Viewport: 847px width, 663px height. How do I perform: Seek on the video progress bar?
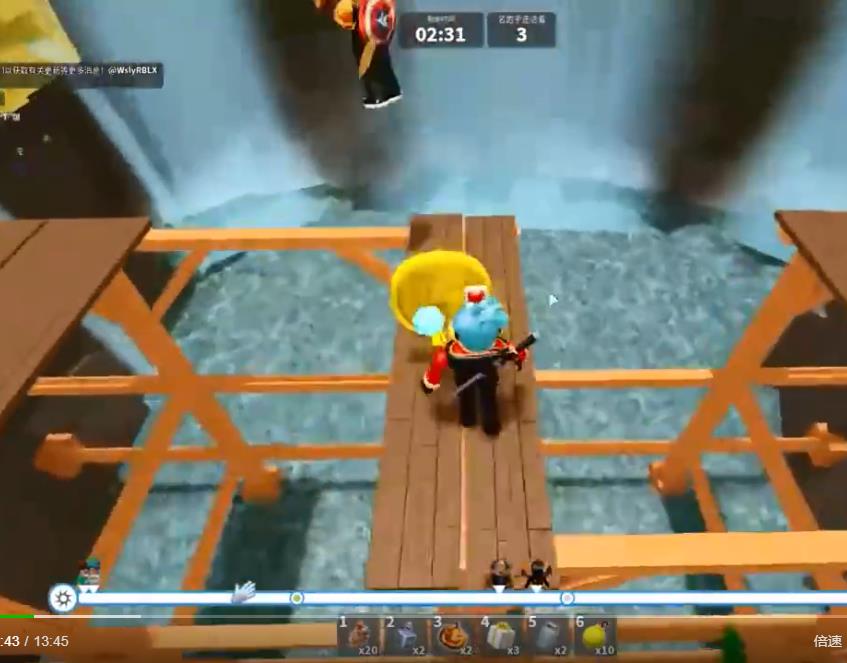click(x=400, y=616)
